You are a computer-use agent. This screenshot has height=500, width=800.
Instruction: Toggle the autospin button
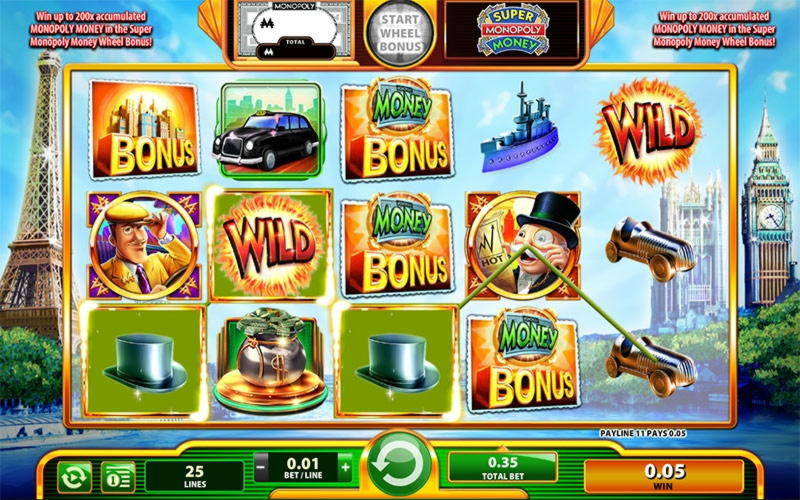[73, 476]
